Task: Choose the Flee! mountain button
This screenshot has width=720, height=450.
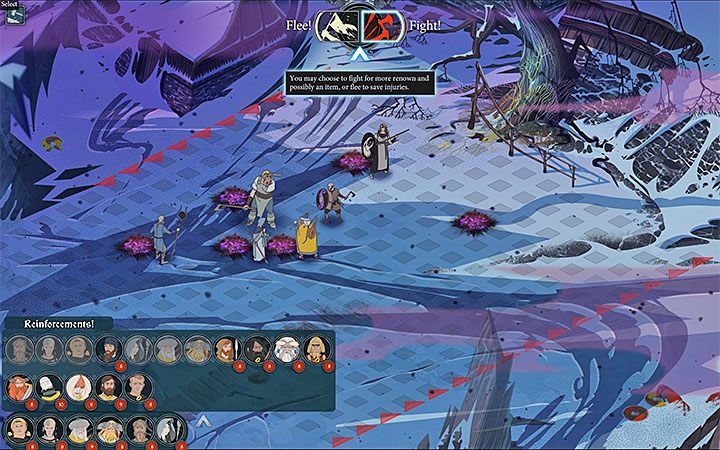Action: (x=337, y=25)
